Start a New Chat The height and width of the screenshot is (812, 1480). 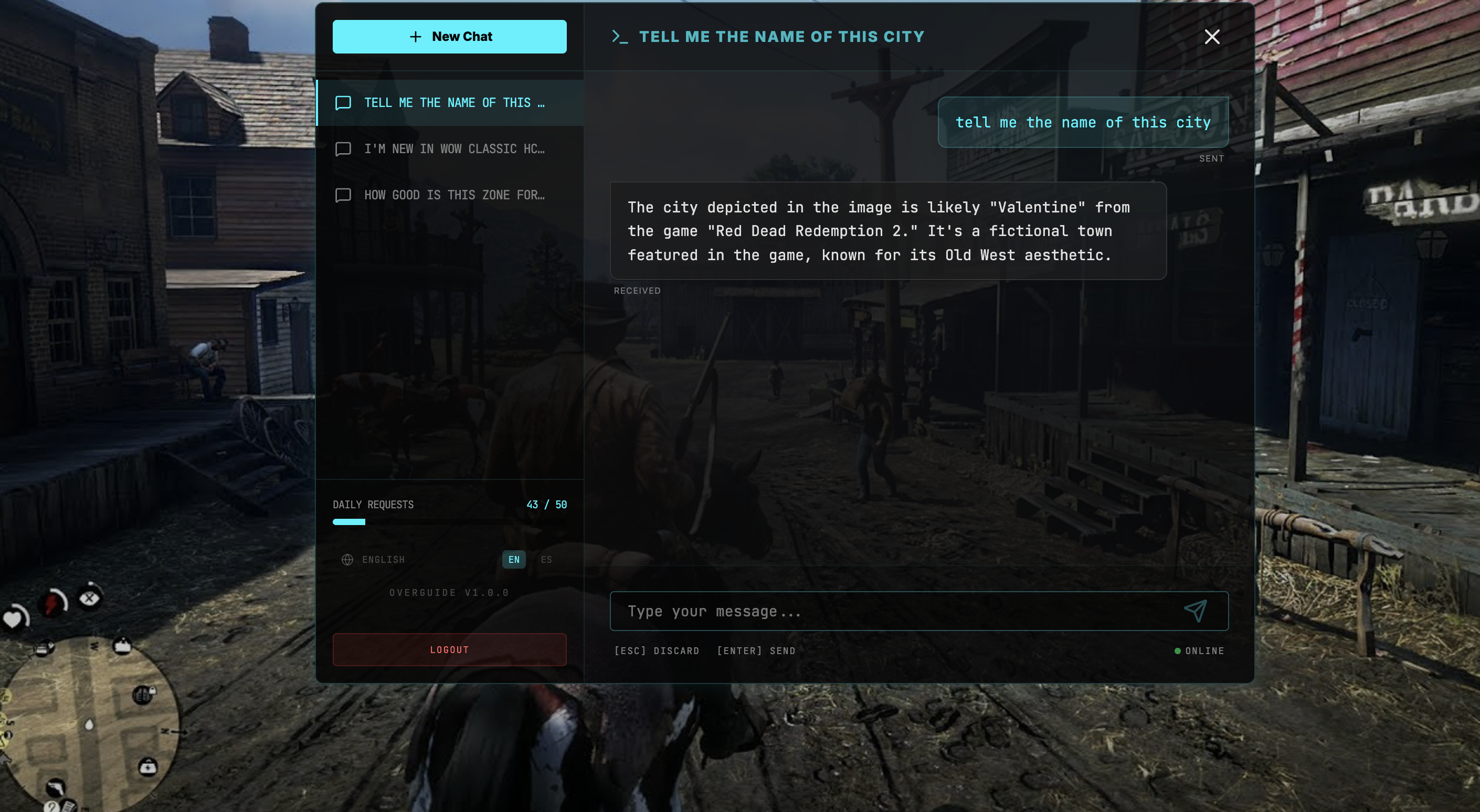pyautogui.click(x=450, y=36)
